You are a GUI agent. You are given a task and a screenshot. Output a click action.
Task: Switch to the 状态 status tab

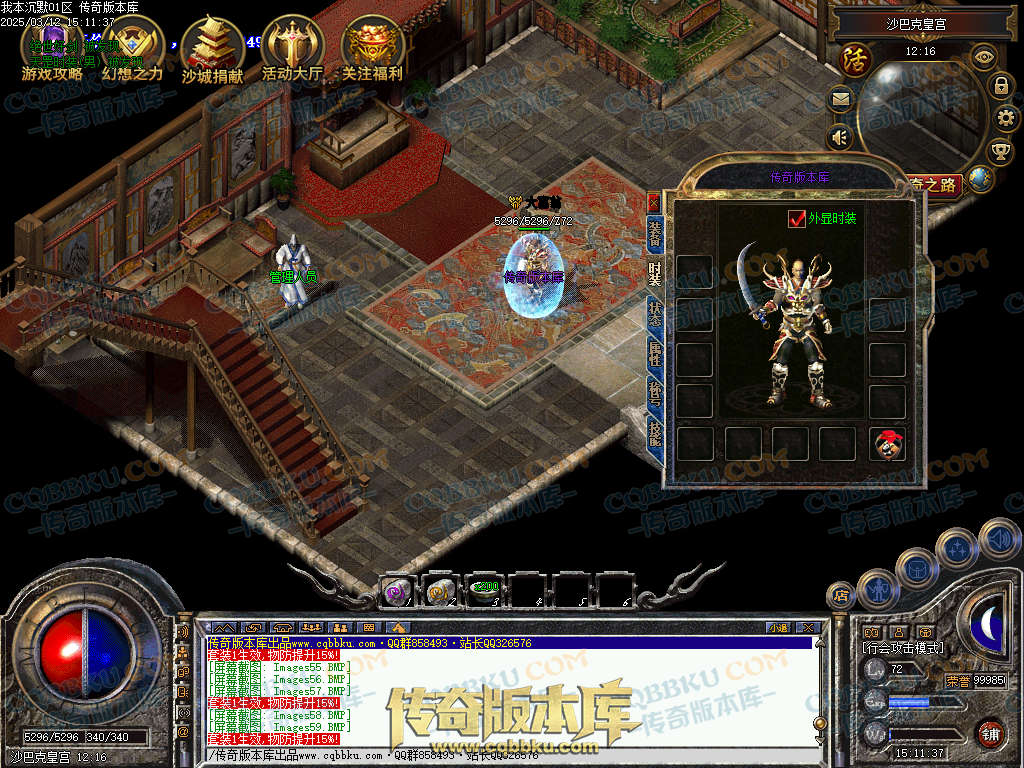655,311
